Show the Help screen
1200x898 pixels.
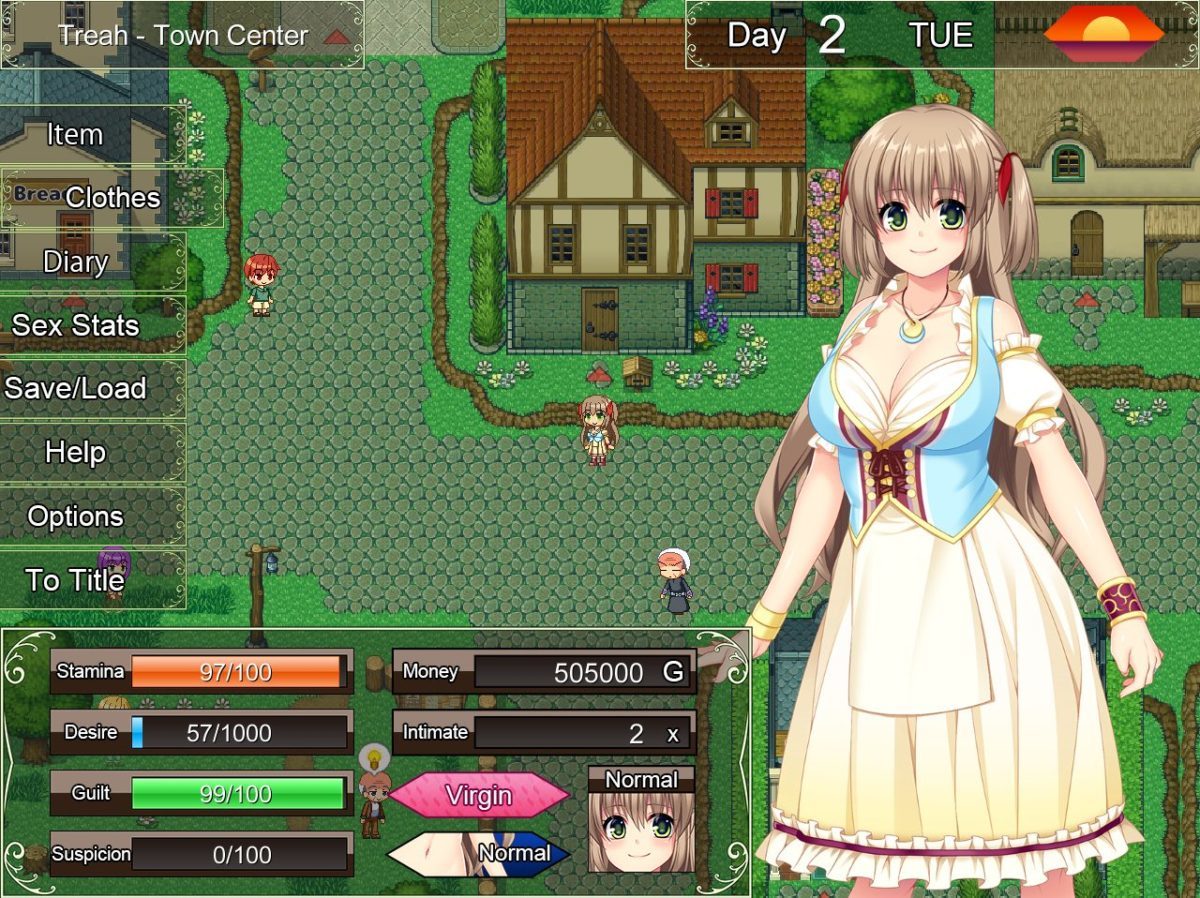click(x=76, y=452)
